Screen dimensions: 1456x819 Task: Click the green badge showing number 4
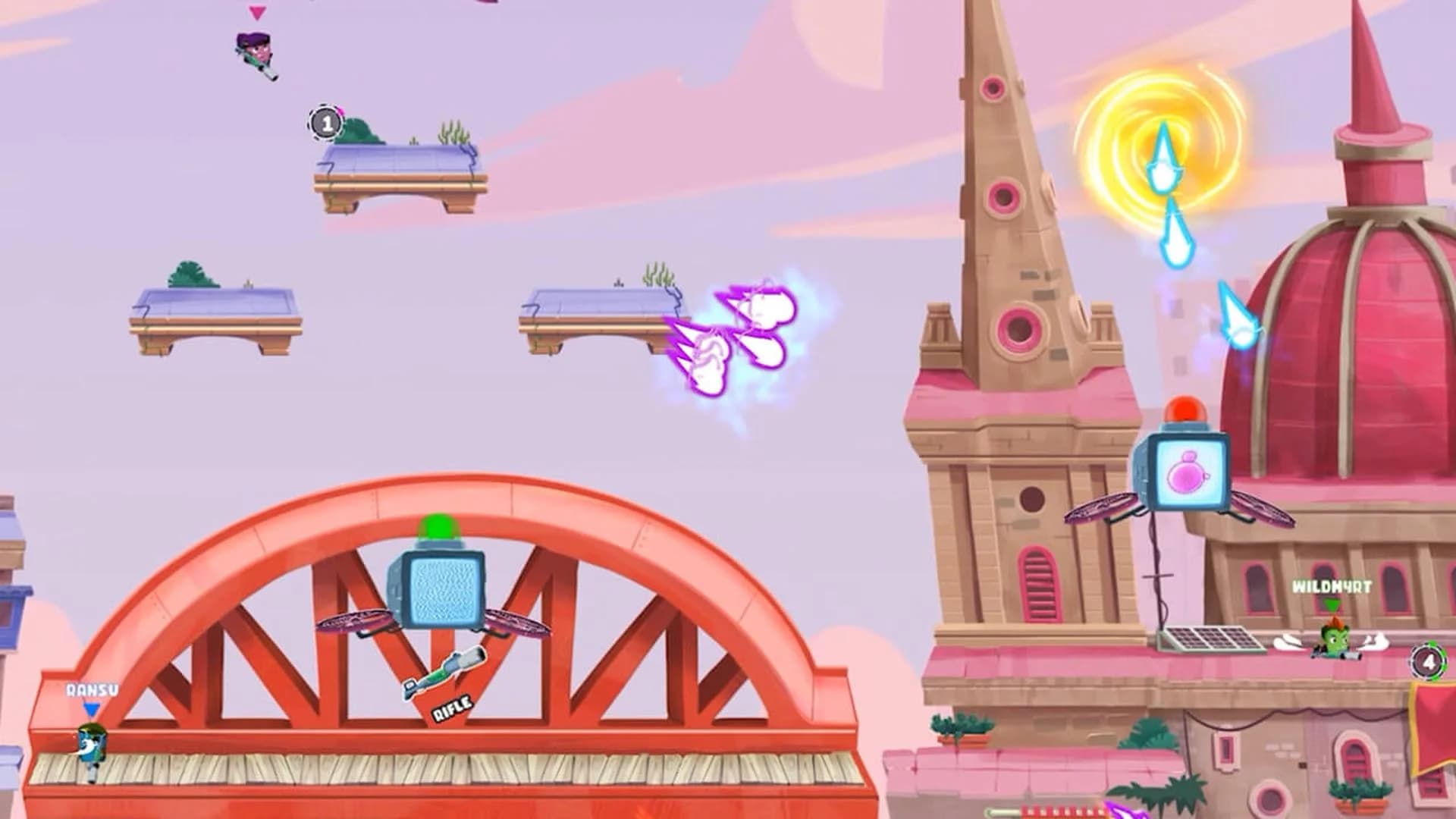[x=1429, y=659]
